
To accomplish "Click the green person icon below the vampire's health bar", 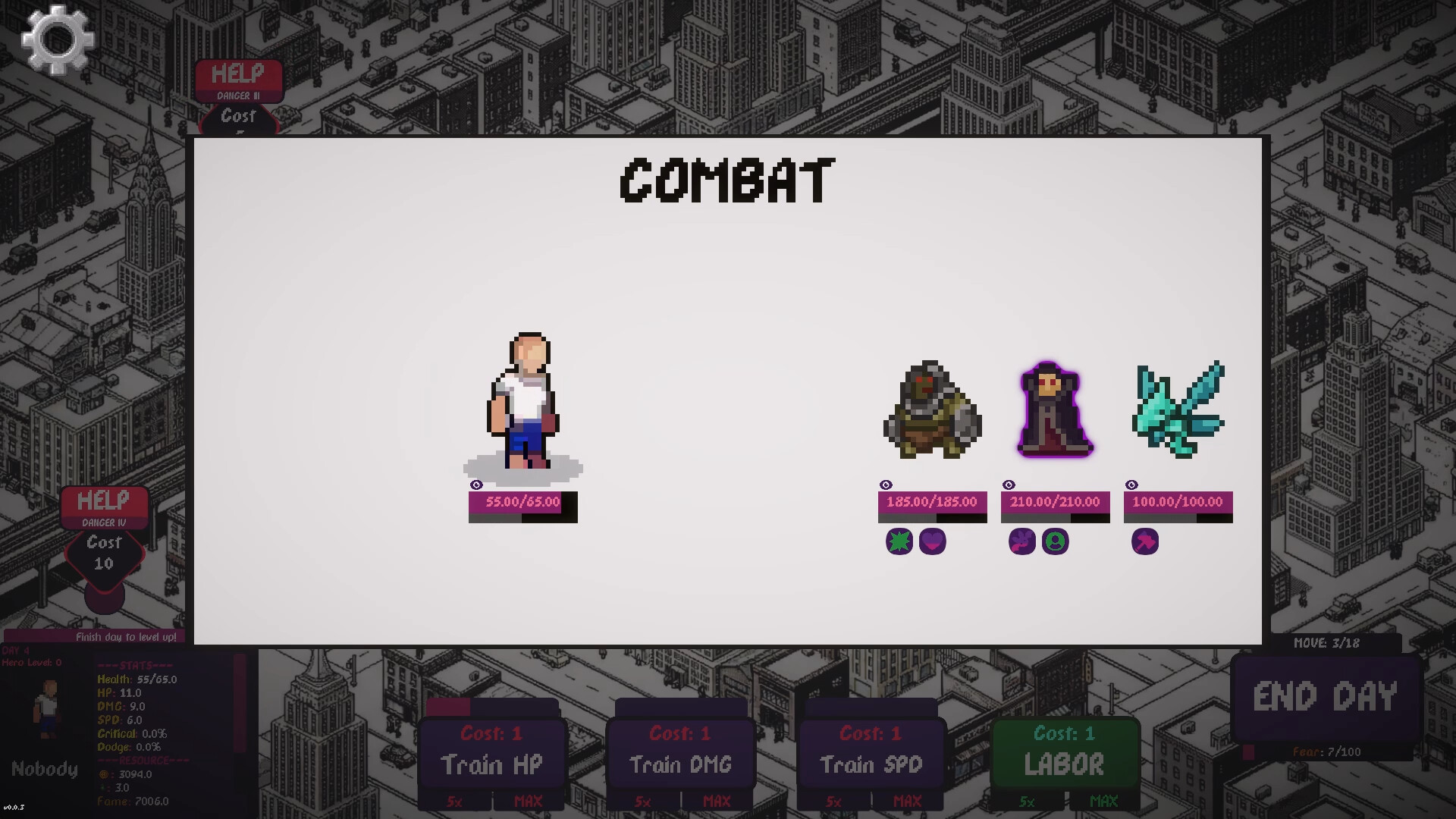I will (x=1056, y=541).
